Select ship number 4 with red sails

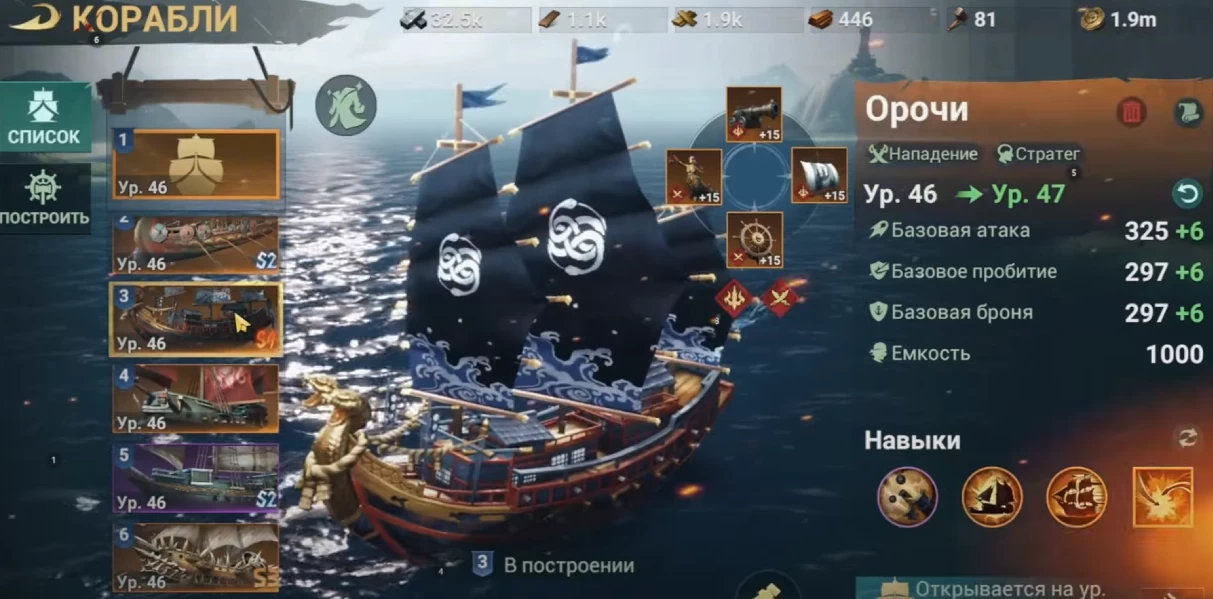tap(196, 398)
